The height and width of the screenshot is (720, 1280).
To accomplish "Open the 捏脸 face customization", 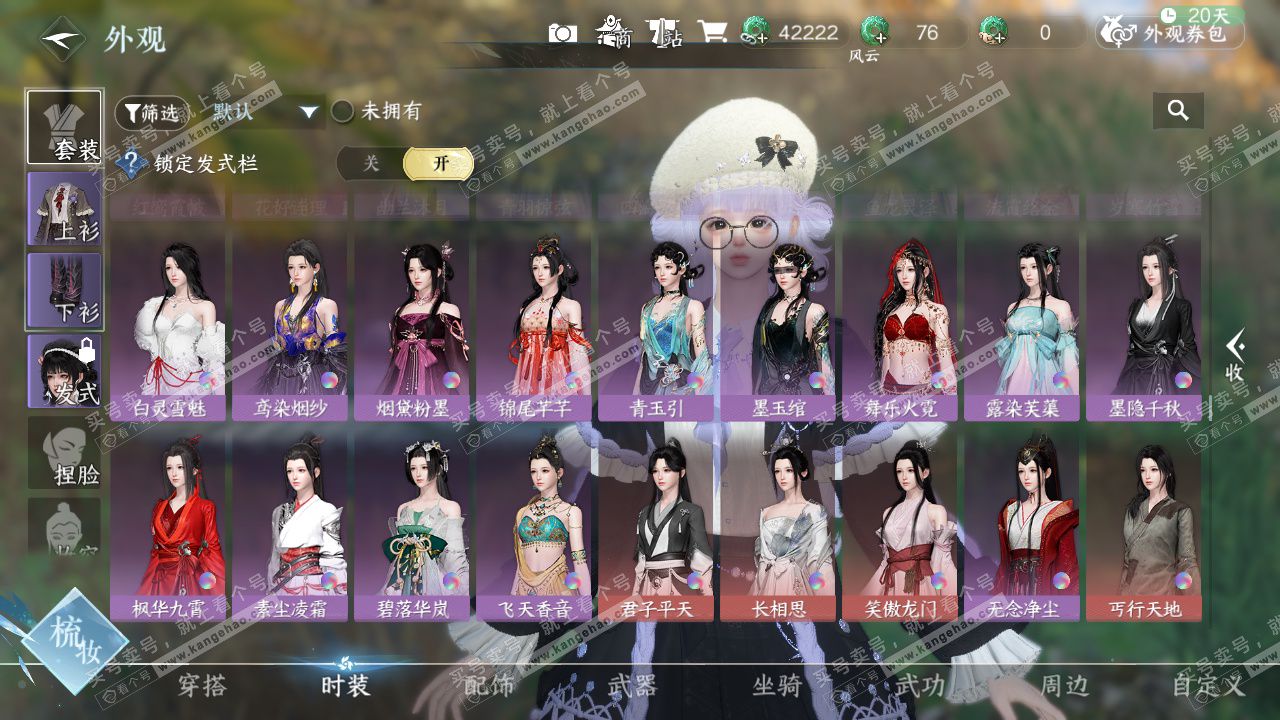I will (64, 453).
